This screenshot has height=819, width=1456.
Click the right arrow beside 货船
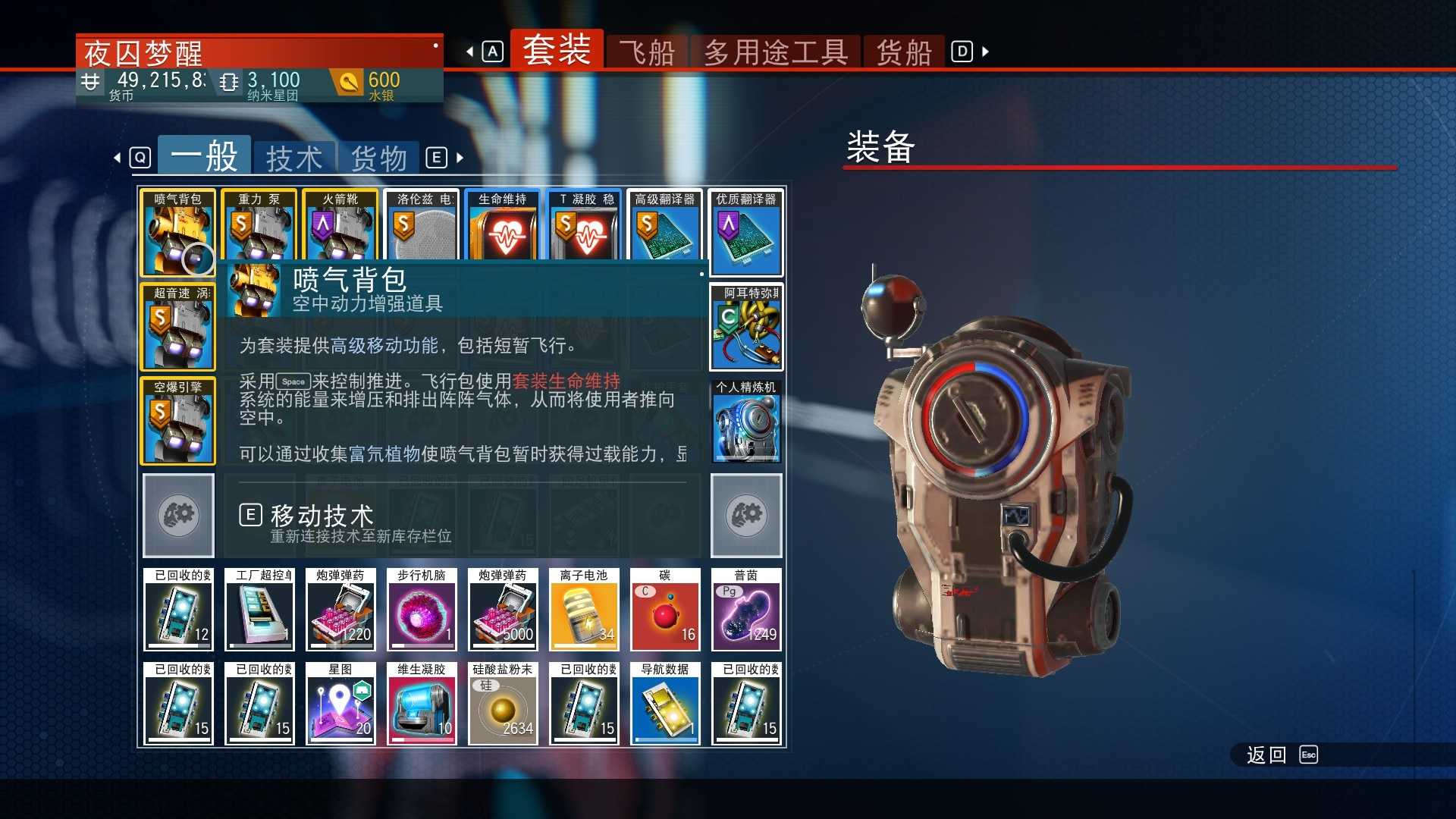click(x=984, y=51)
